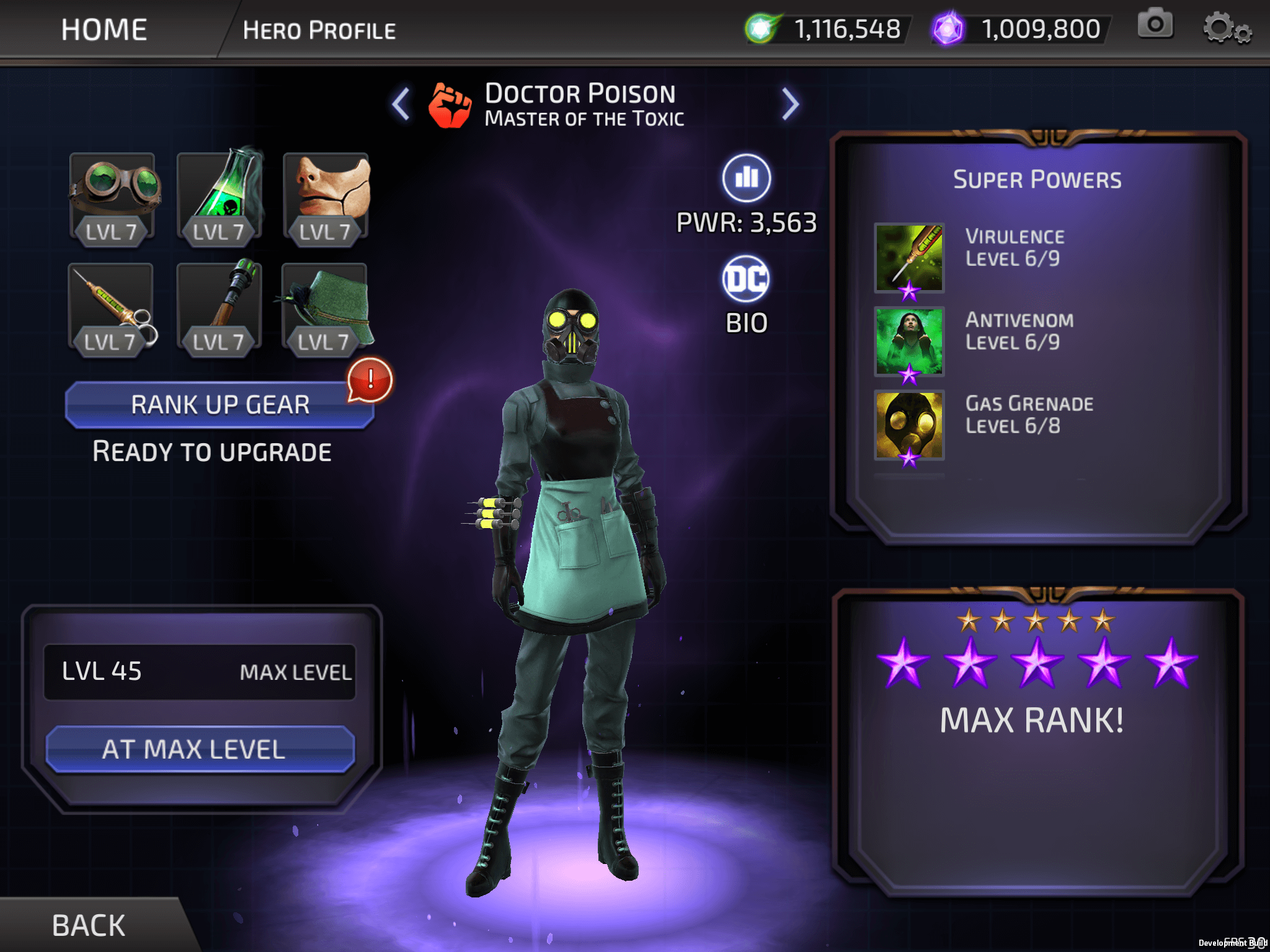Take a screenshot with the camera icon

pyautogui.click(x=1155, y=25)
